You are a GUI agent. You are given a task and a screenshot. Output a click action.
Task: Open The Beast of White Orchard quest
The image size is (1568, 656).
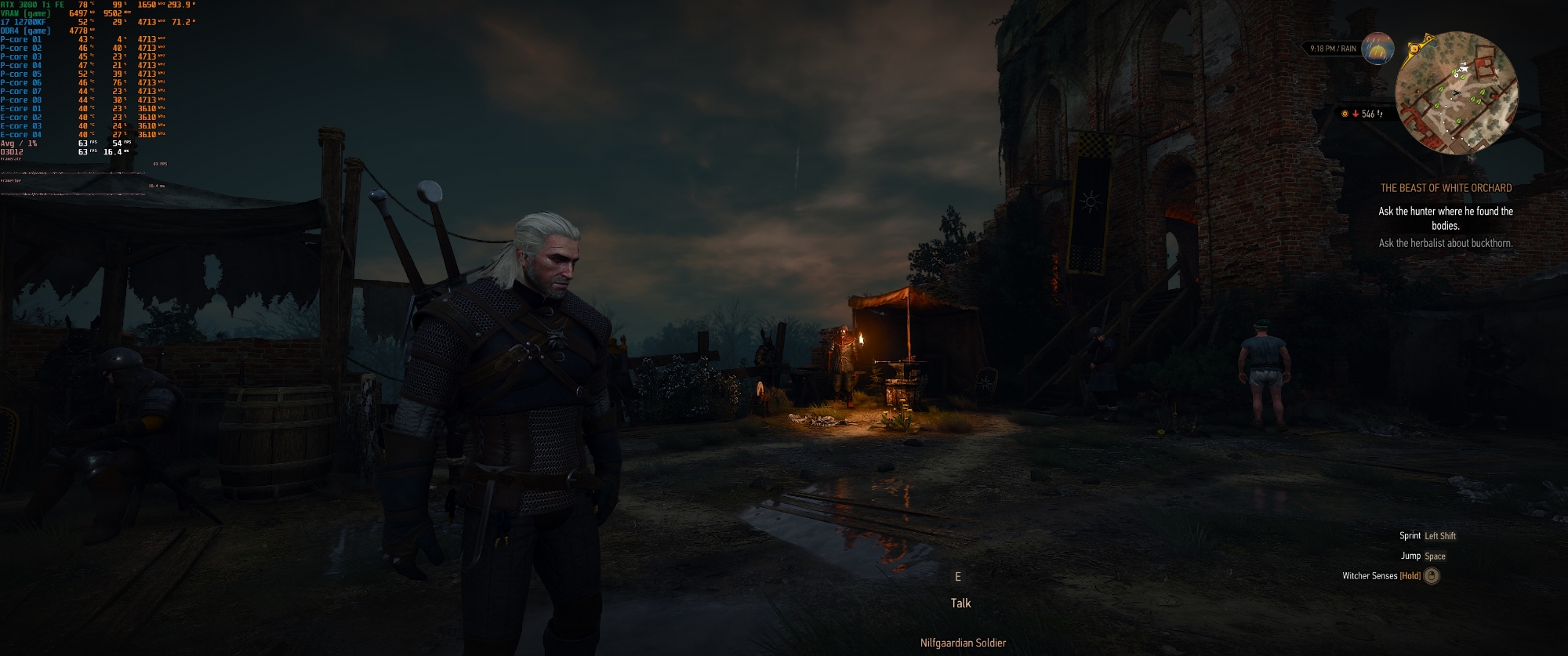(1446, 188)
